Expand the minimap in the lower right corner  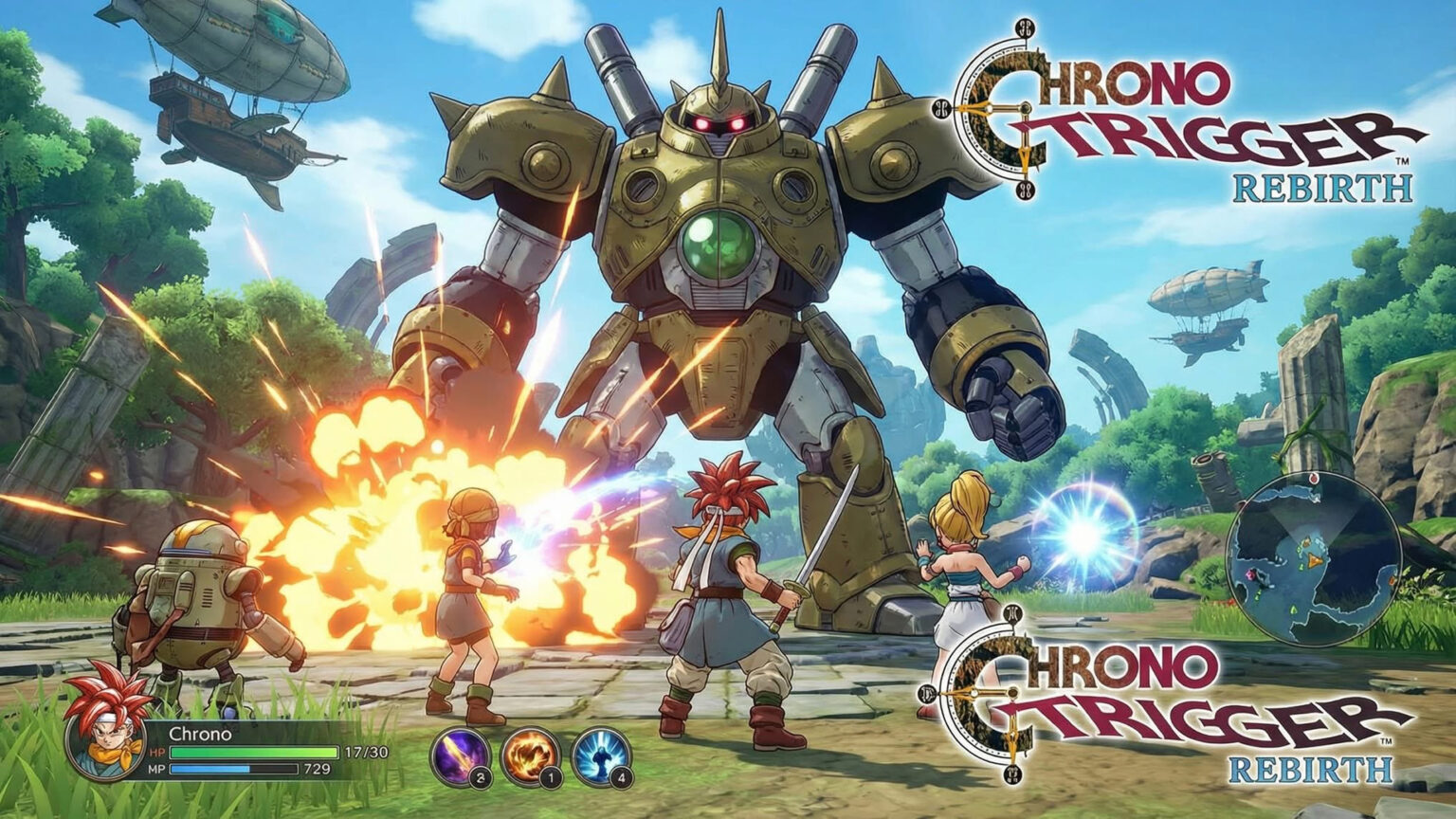1313,559
